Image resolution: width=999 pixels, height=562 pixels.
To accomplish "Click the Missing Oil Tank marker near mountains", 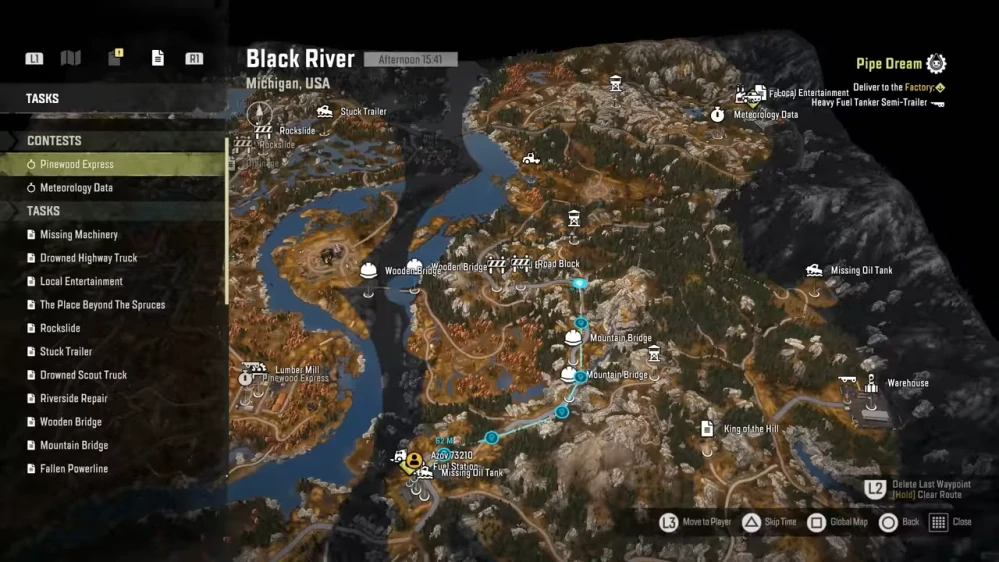I will (x=815, y=271).
